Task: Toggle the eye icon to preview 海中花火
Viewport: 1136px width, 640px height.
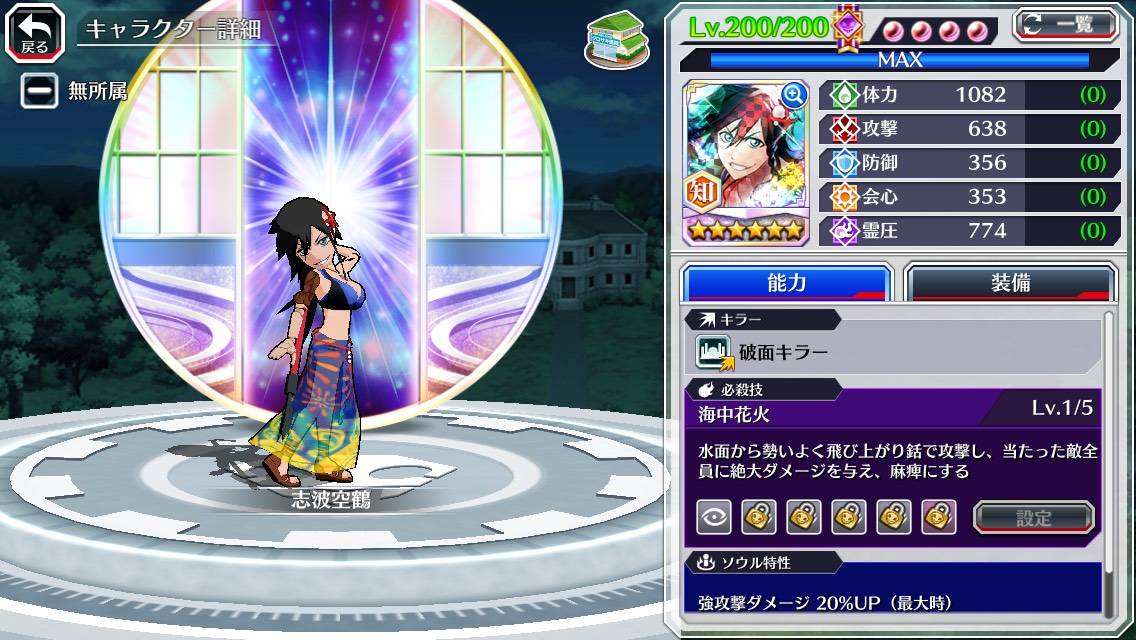Action: coord(714,517)
